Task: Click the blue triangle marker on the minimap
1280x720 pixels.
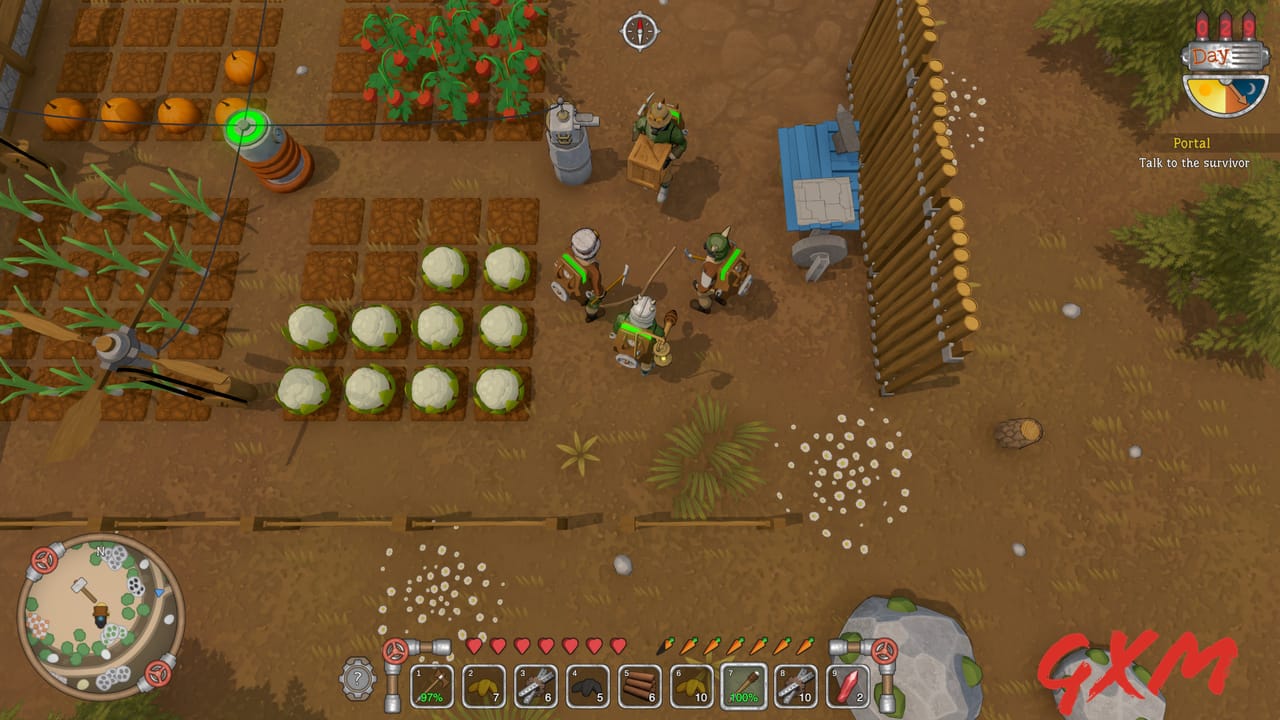Action: pyautogui.click(x=159, y=592)
